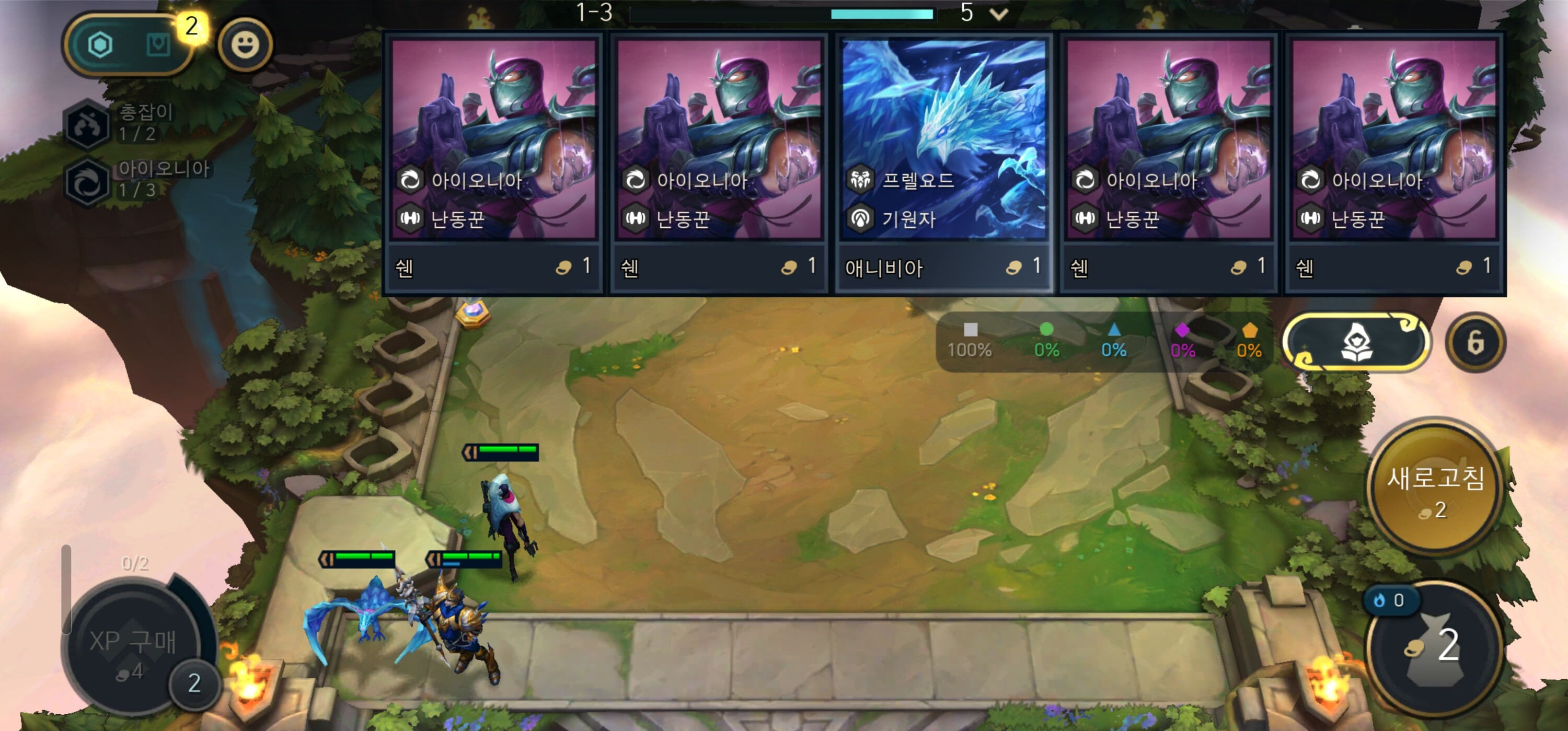Show the 총잡이 trait details
This screenshot has height=731, width=1568.
(x=88, y=124)
